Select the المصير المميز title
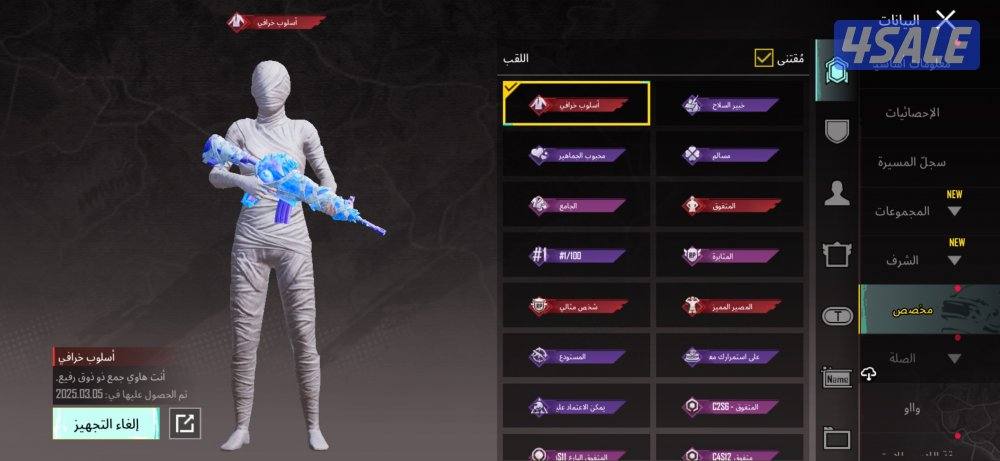This screenshot has height=461, width=1000. (731, 305)
